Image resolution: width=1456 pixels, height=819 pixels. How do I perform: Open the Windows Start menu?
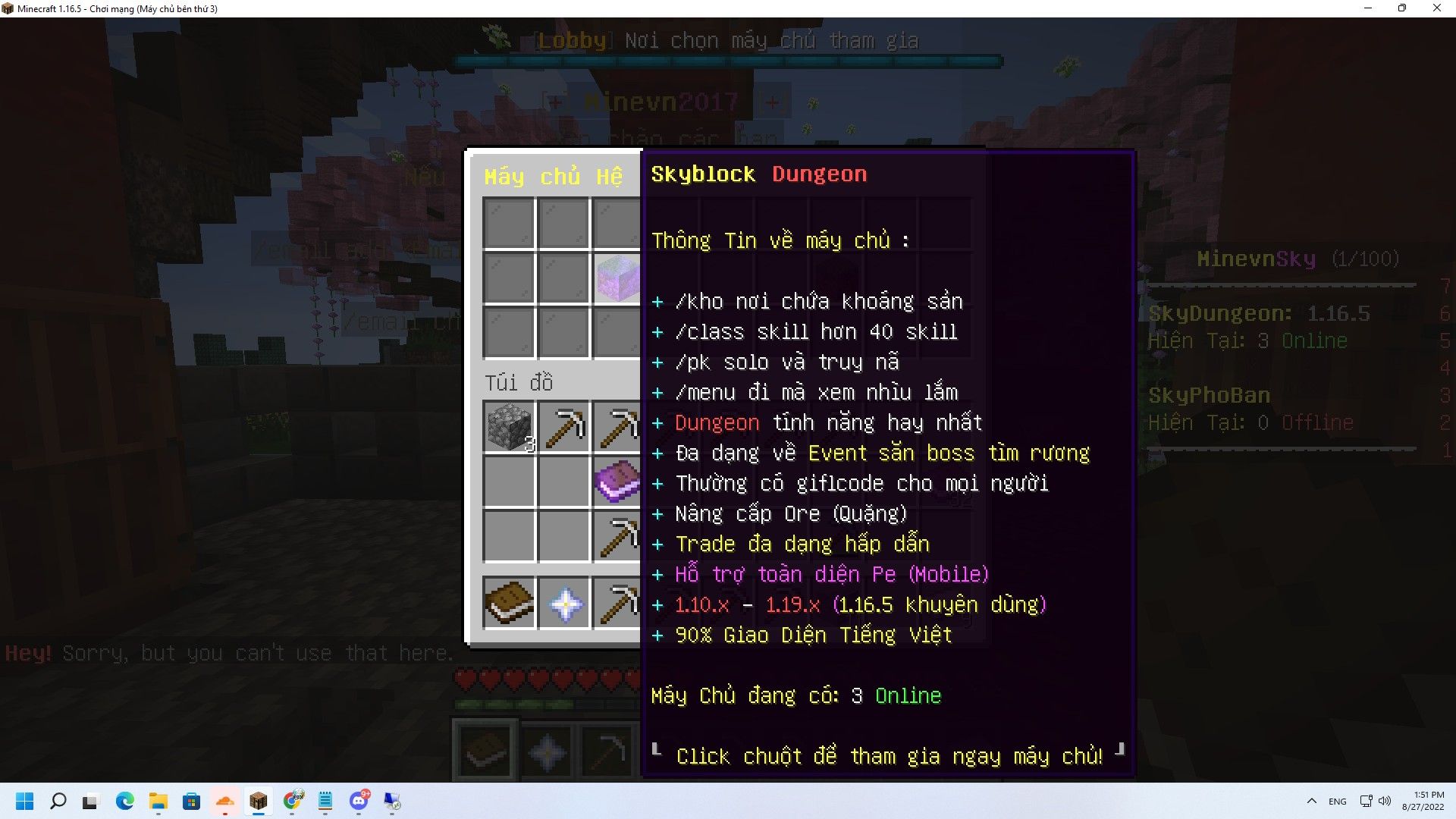click(x=24, y=802)
